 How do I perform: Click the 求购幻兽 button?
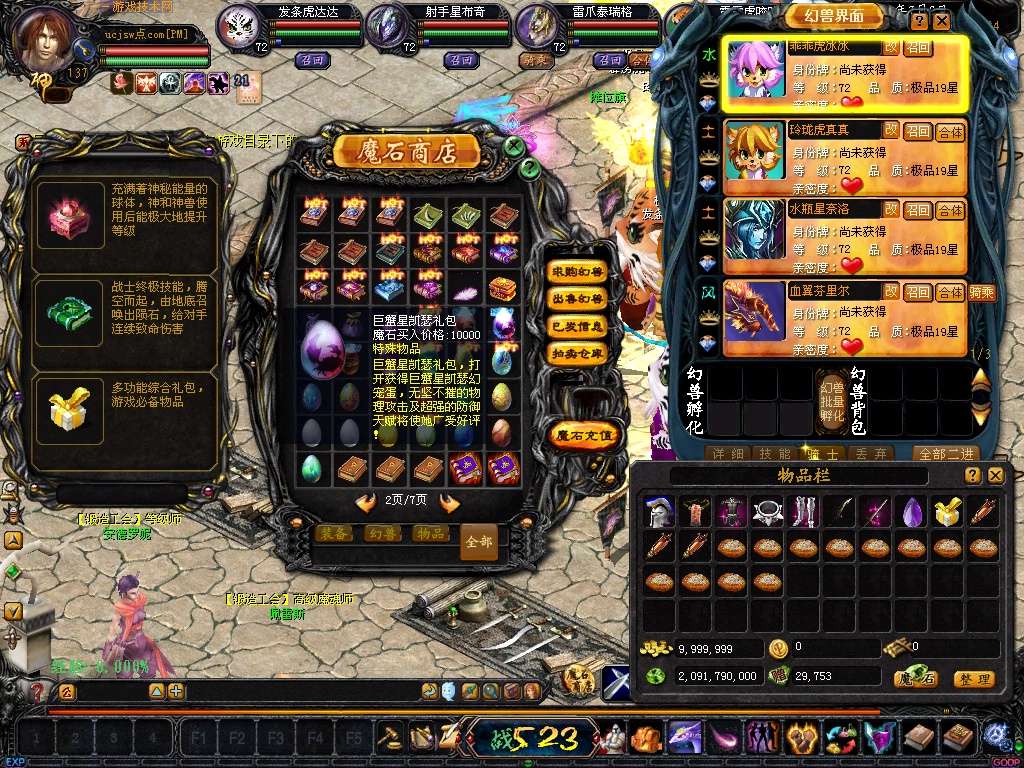(577, 272)
